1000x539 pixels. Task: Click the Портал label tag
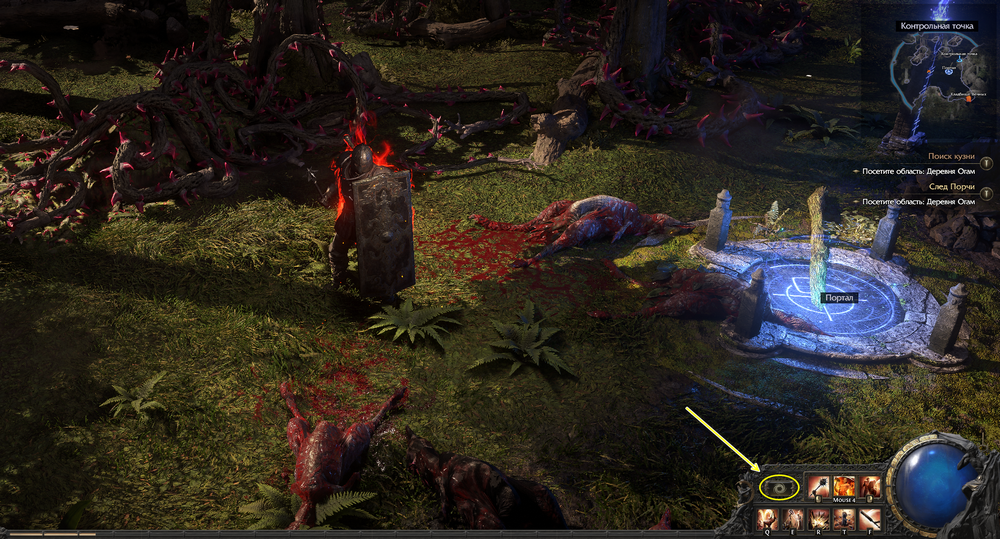tap(837, 298)
